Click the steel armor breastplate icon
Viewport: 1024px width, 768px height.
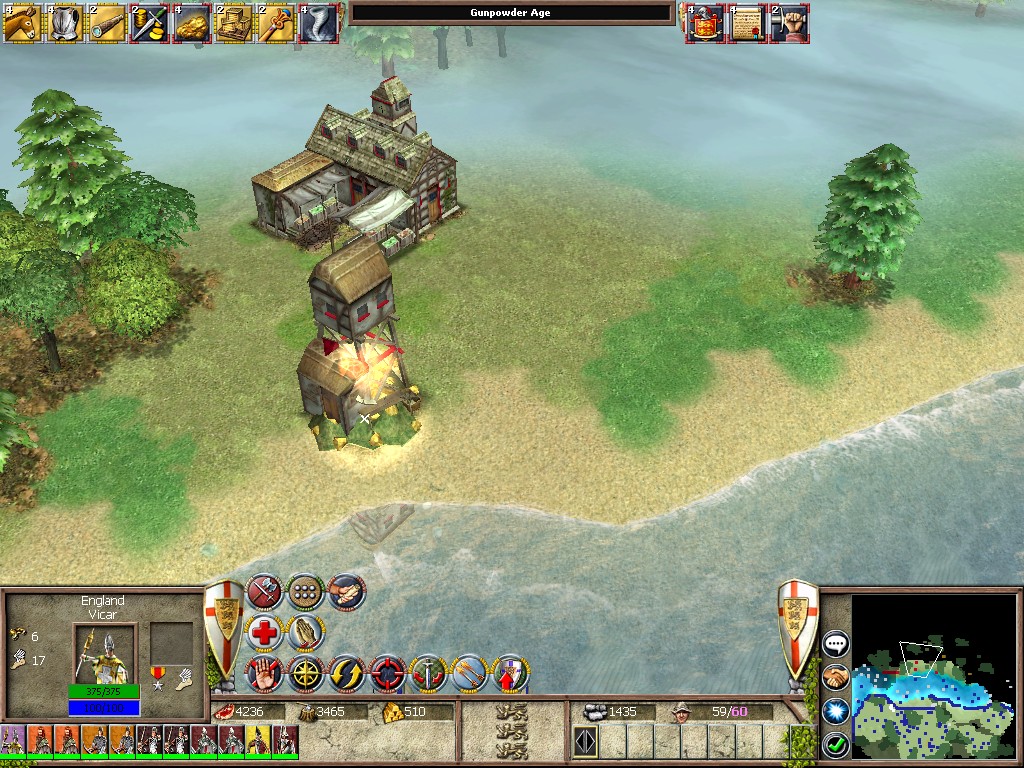tap(63, 23)
